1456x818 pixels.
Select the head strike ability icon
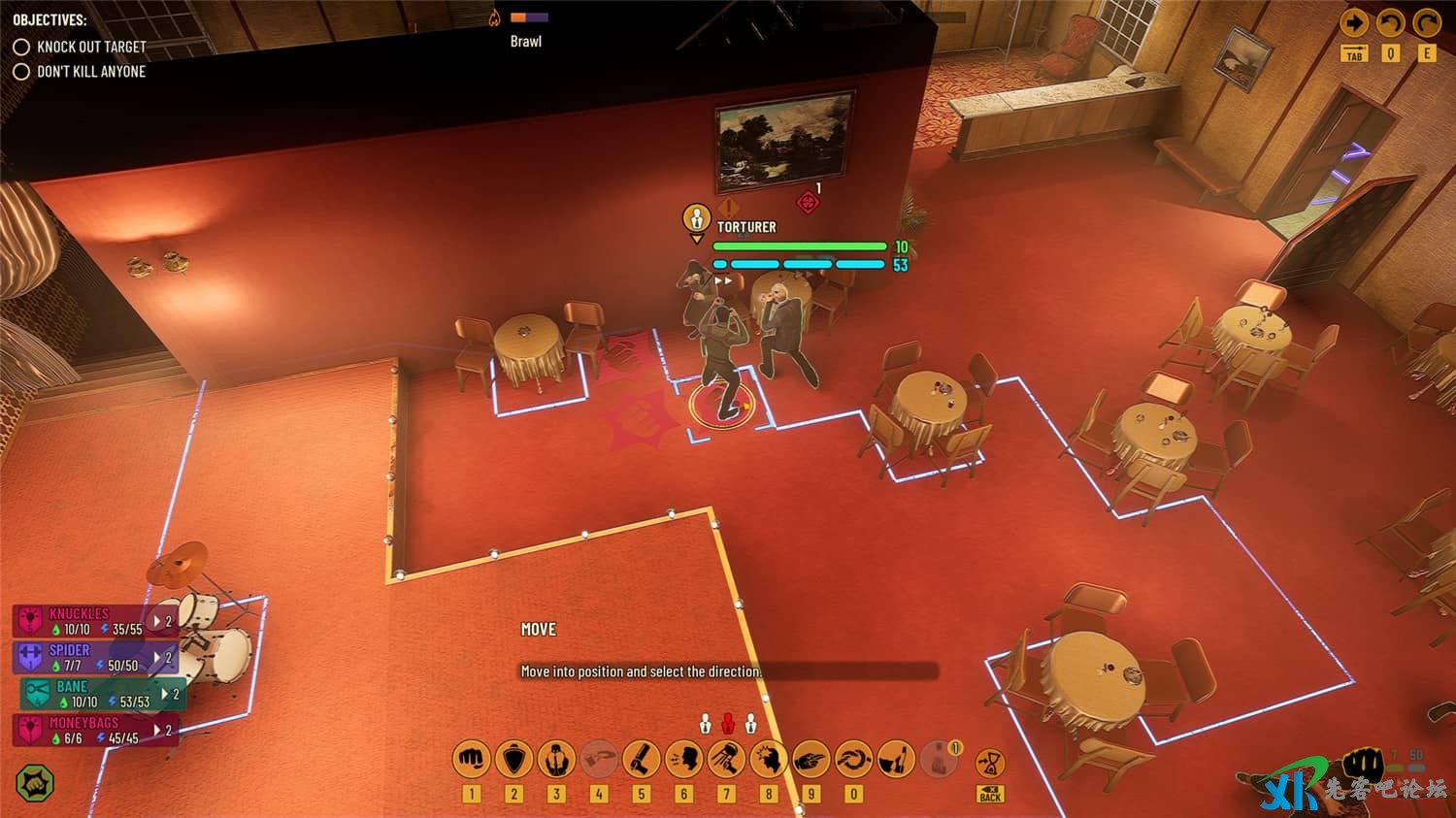768,759
